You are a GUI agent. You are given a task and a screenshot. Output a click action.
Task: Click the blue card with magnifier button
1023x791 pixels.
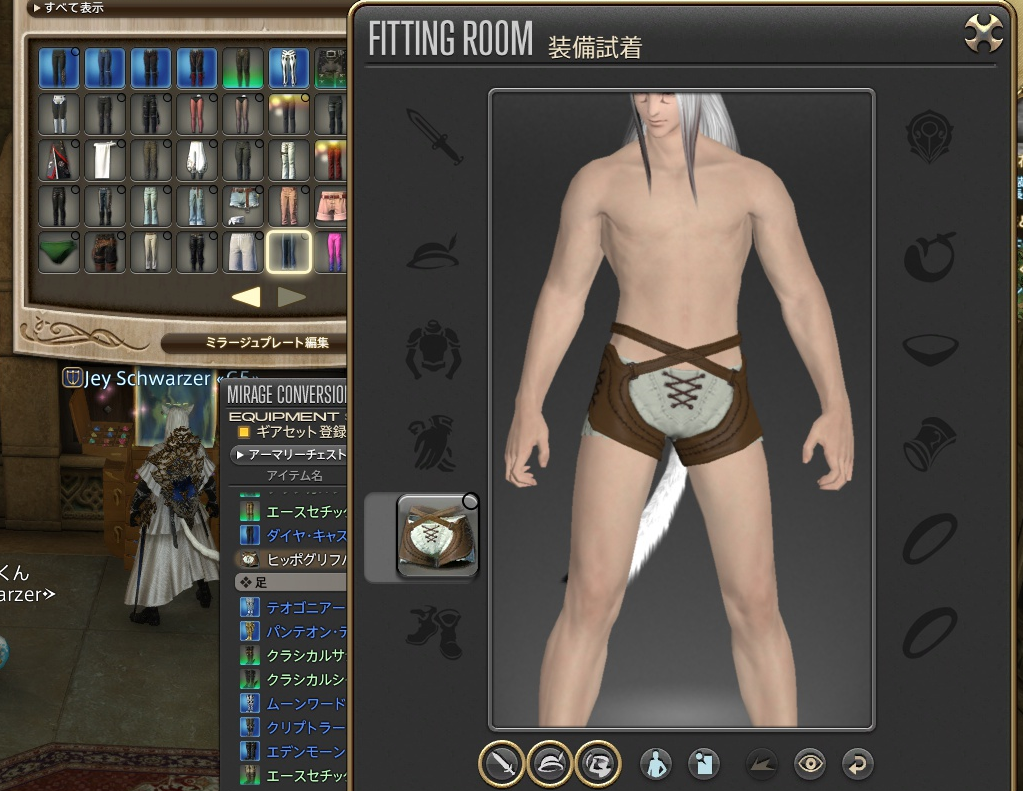705,765
